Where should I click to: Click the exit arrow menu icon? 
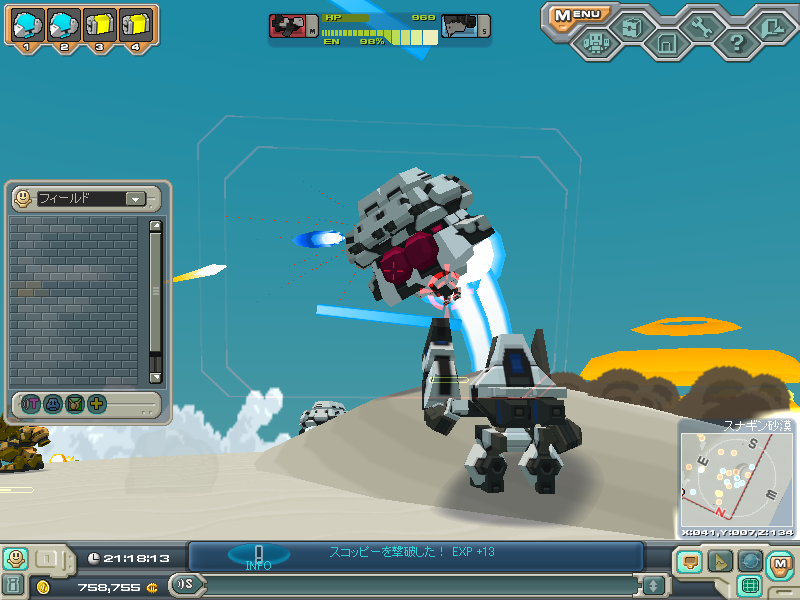click(771, 25)
